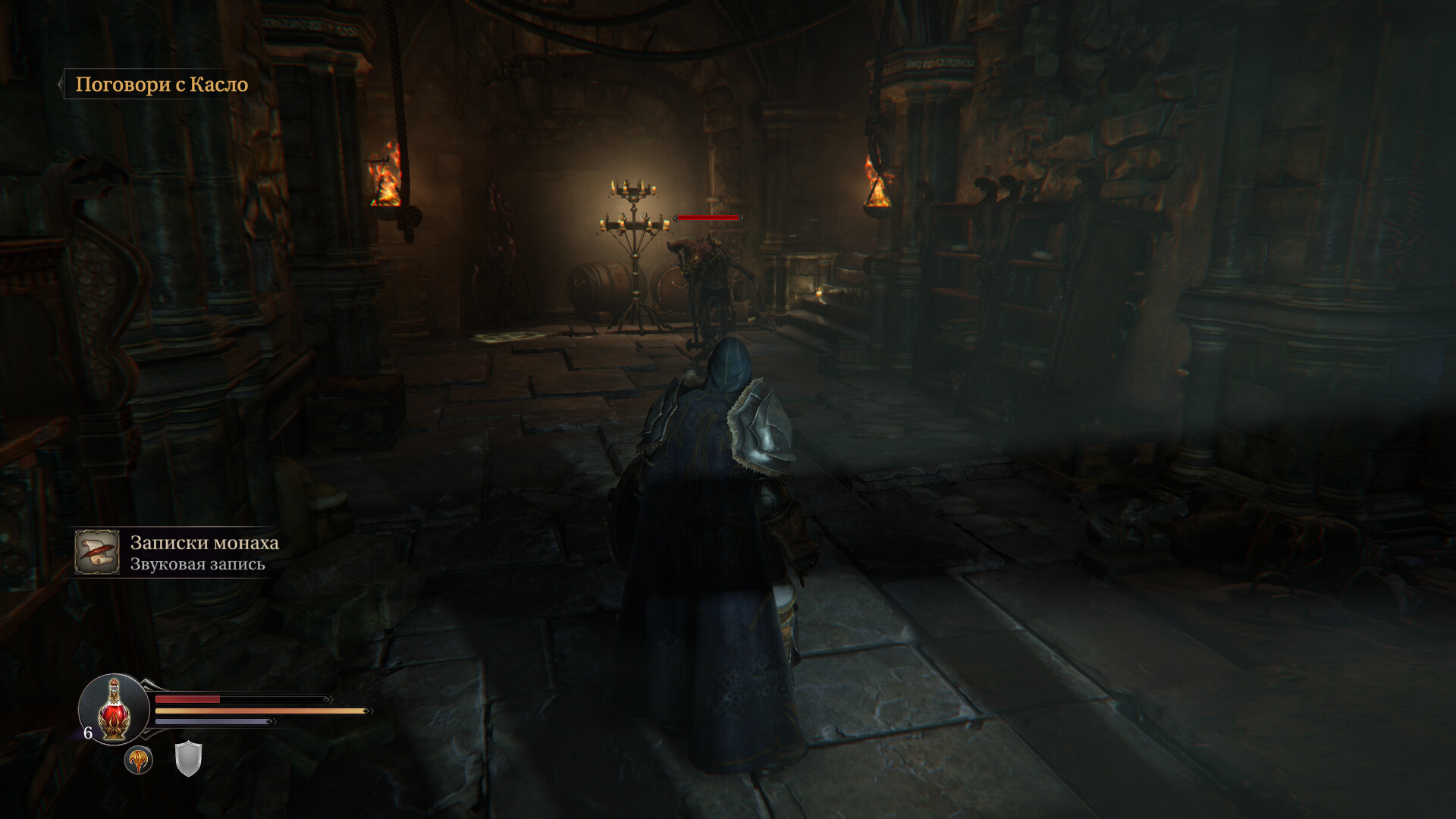The width and height of the screenshot is (1456, 819).
Task: Select the red health potion flask icon
Action: pyautogui.click(x=114, y=710)
